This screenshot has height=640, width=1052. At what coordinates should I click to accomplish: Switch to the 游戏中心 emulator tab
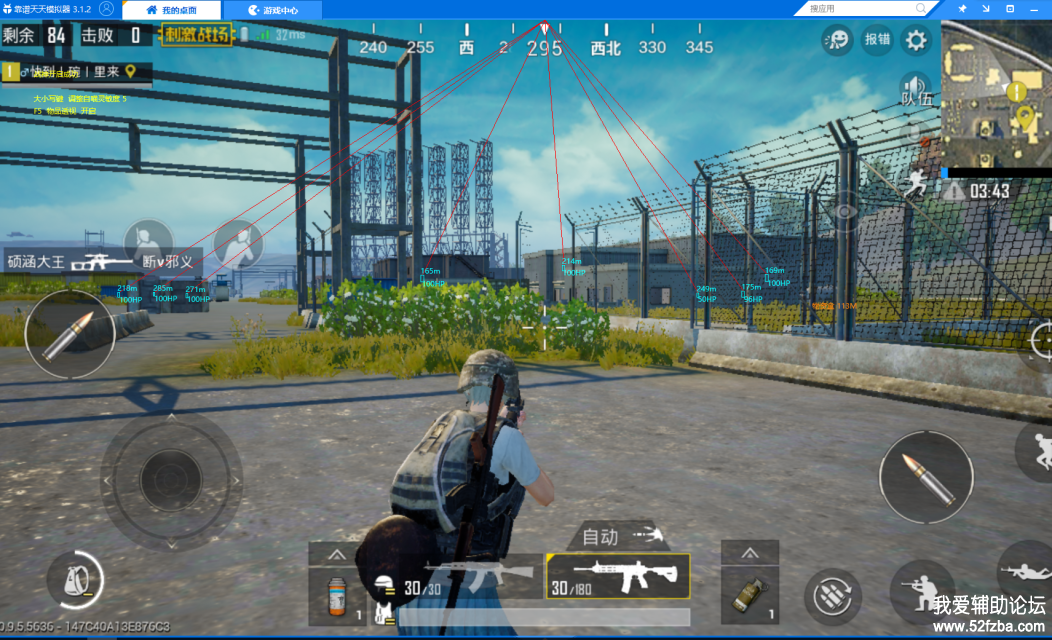click(272, 10)
